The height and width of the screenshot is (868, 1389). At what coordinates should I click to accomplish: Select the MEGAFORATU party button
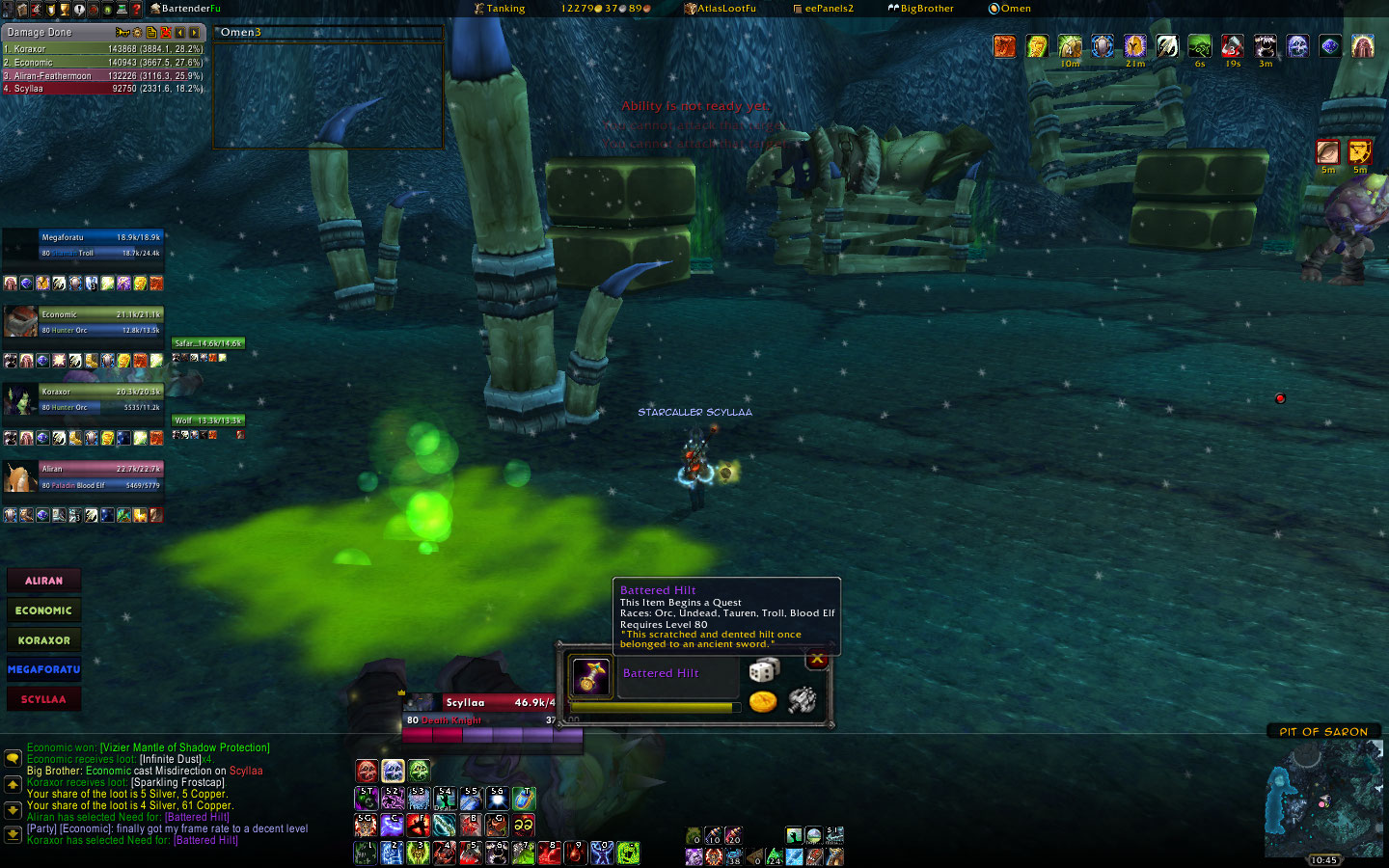coord(43,669)
